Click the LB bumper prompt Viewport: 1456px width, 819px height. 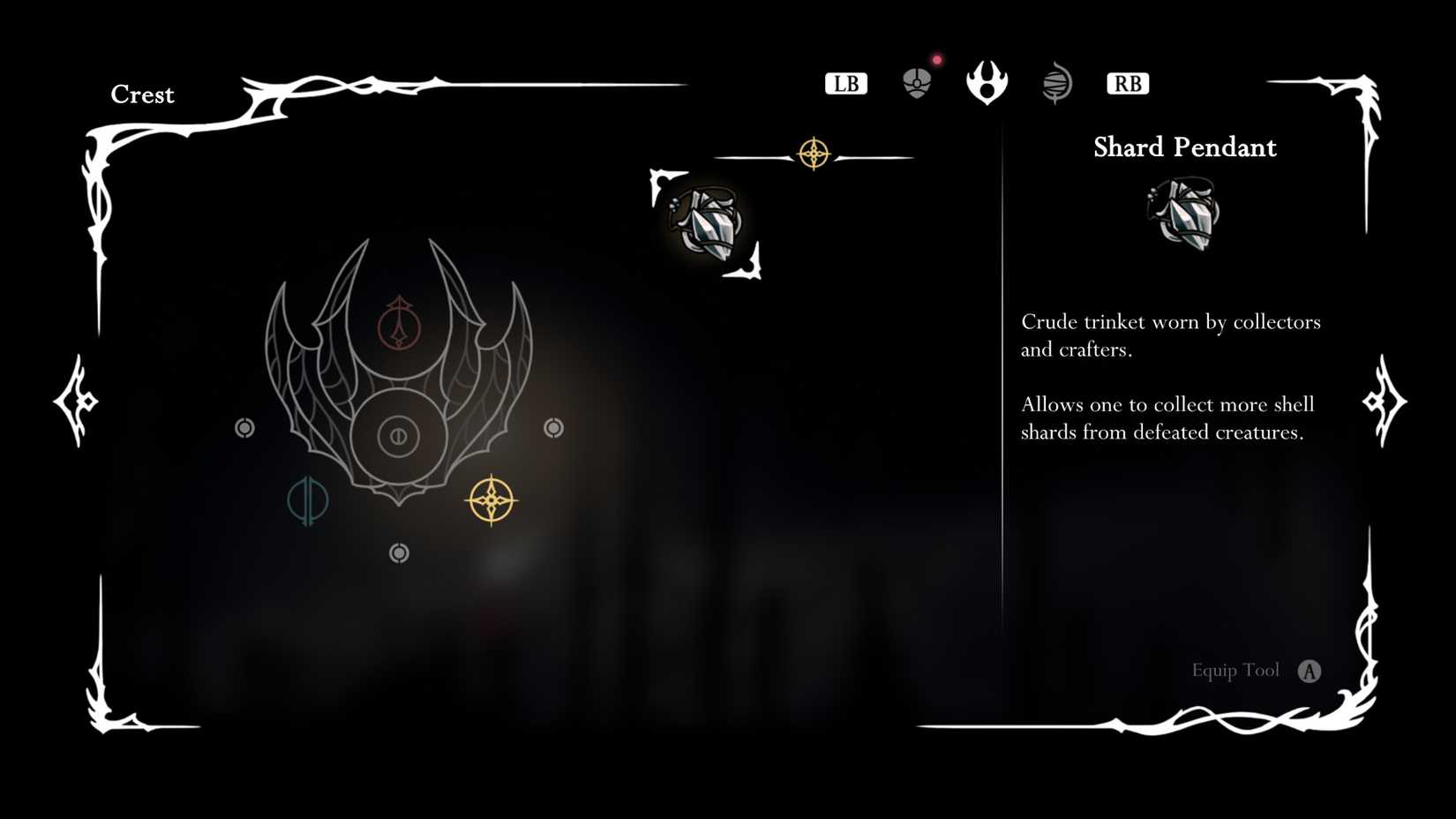click(845, 84)
